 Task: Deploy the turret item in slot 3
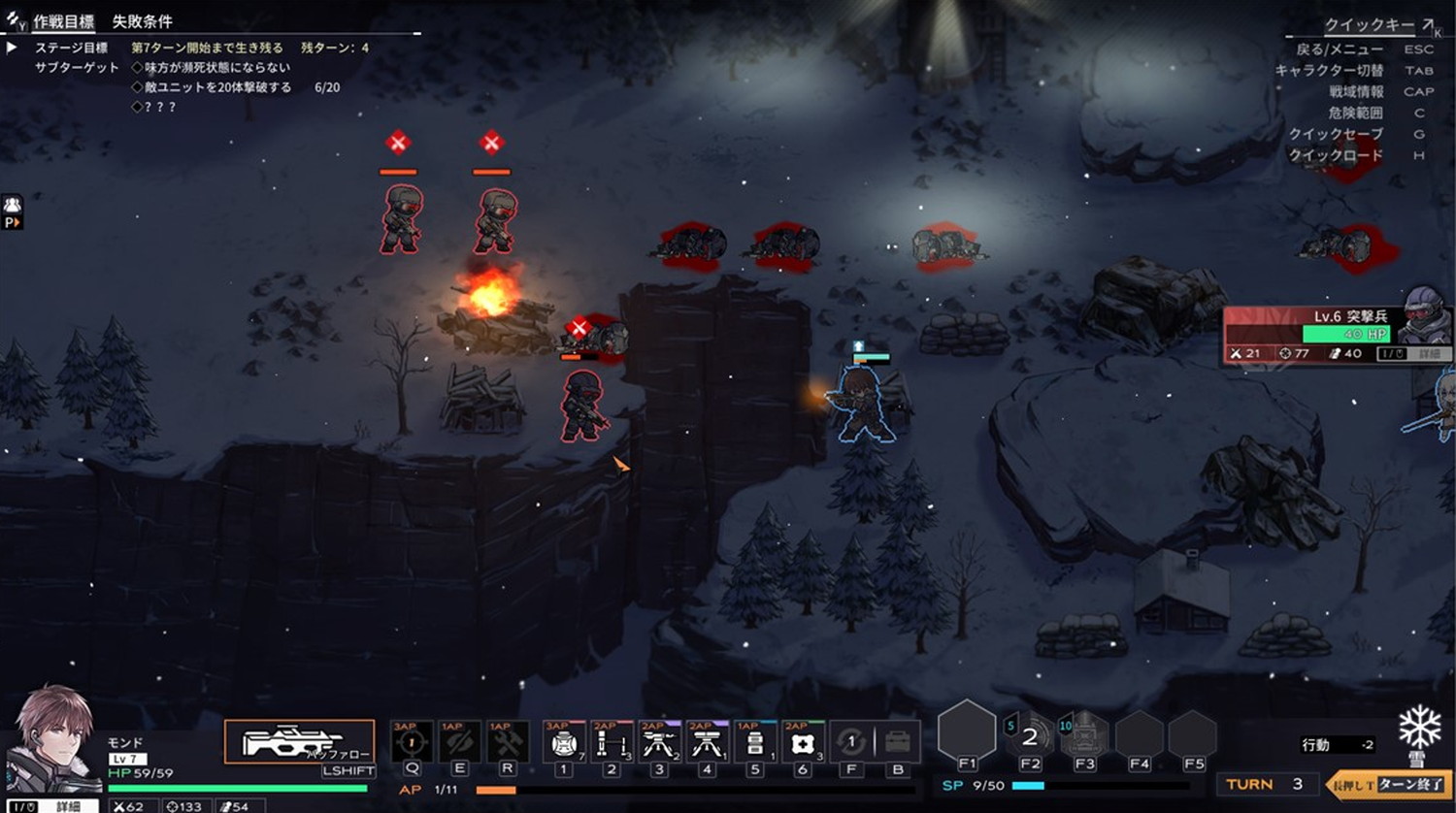coord(659,743)
